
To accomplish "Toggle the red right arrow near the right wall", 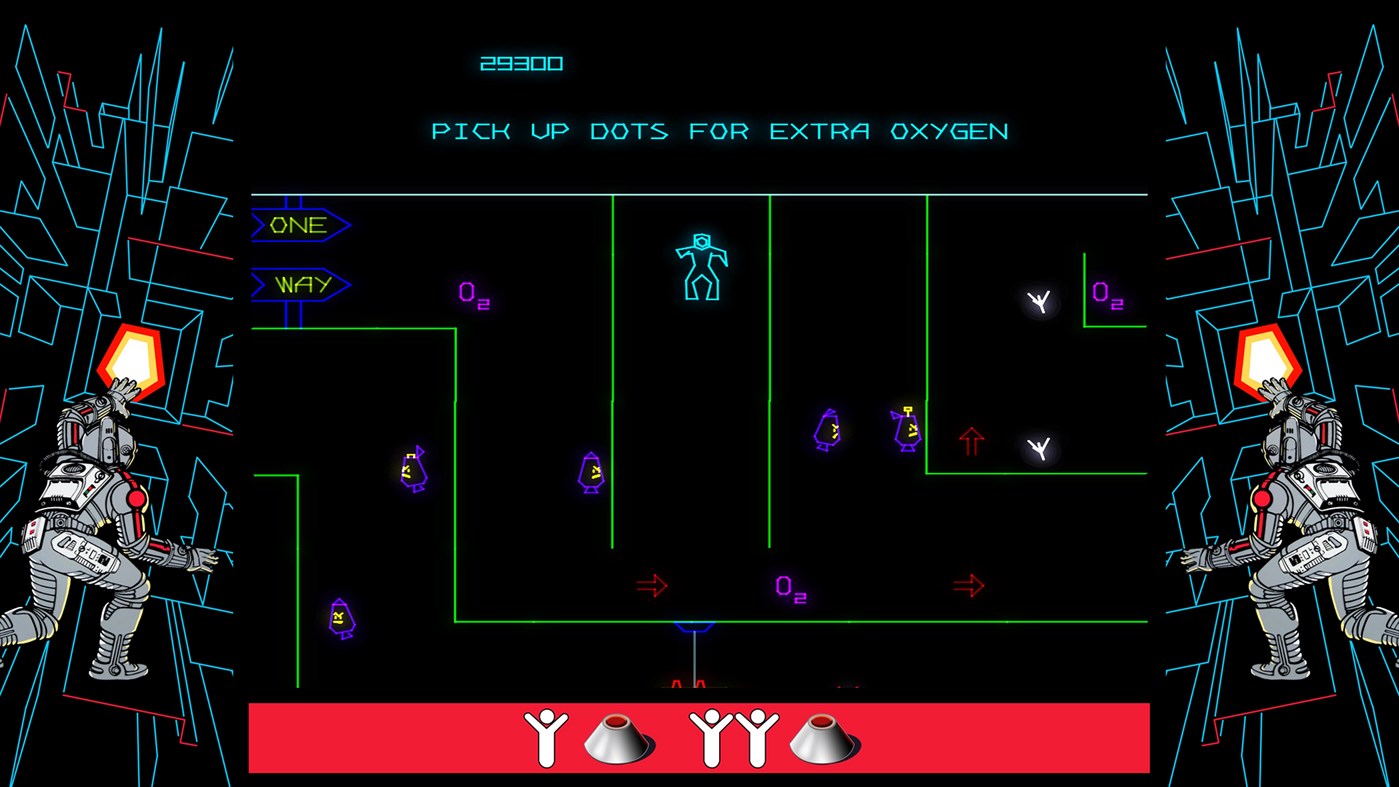I will [x=968, y=584].
